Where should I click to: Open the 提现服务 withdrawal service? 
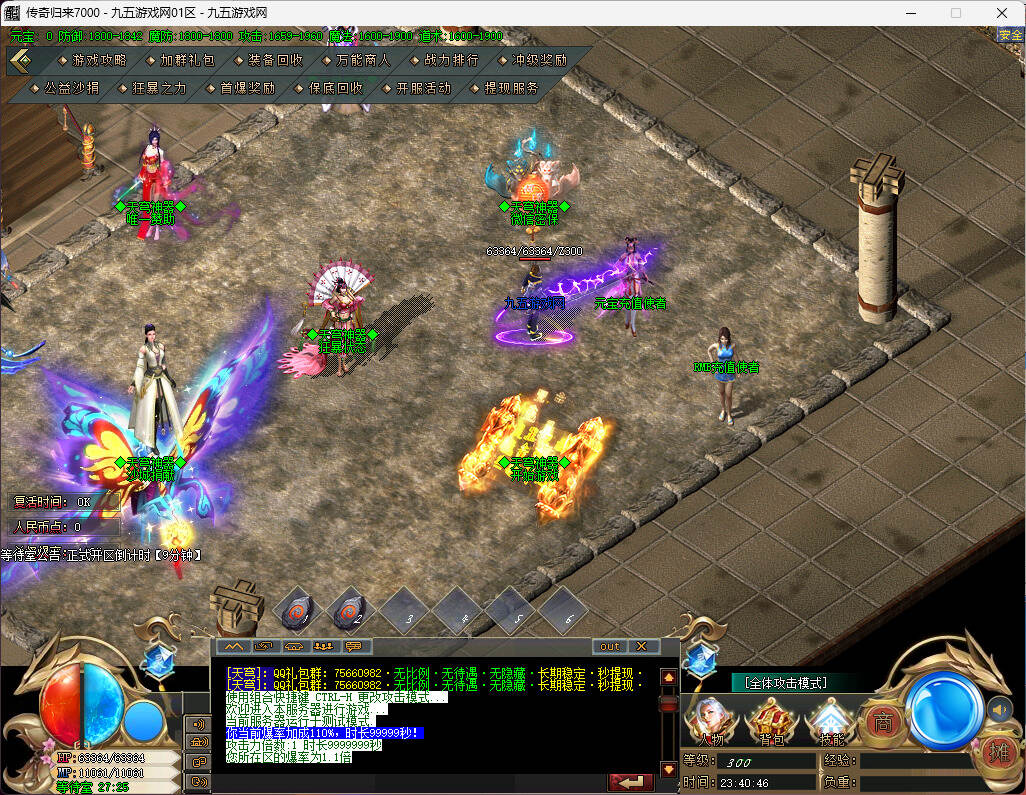pos(511,88)
